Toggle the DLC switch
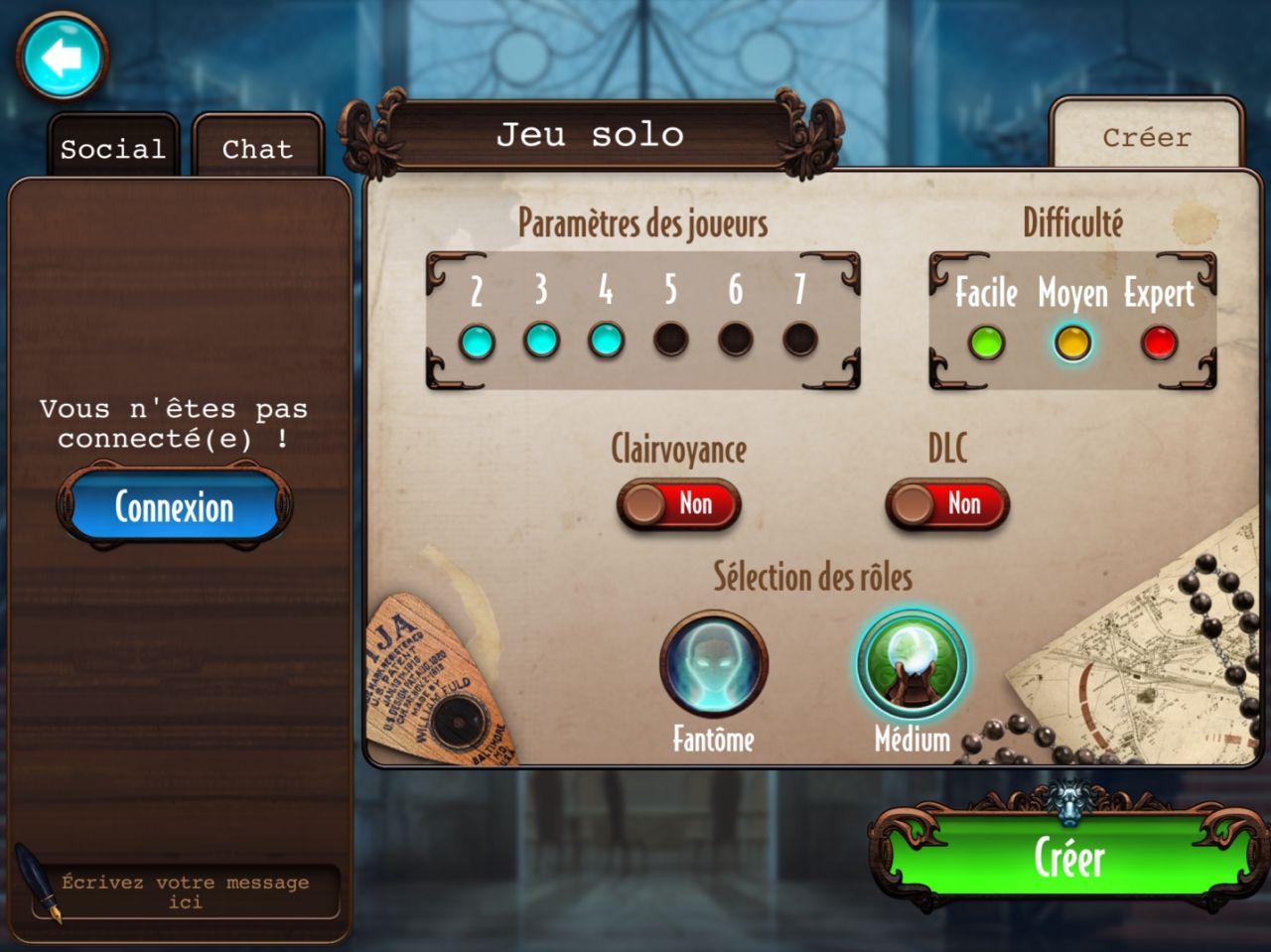This screenshot has height=952, width=1271. point(947,504)
